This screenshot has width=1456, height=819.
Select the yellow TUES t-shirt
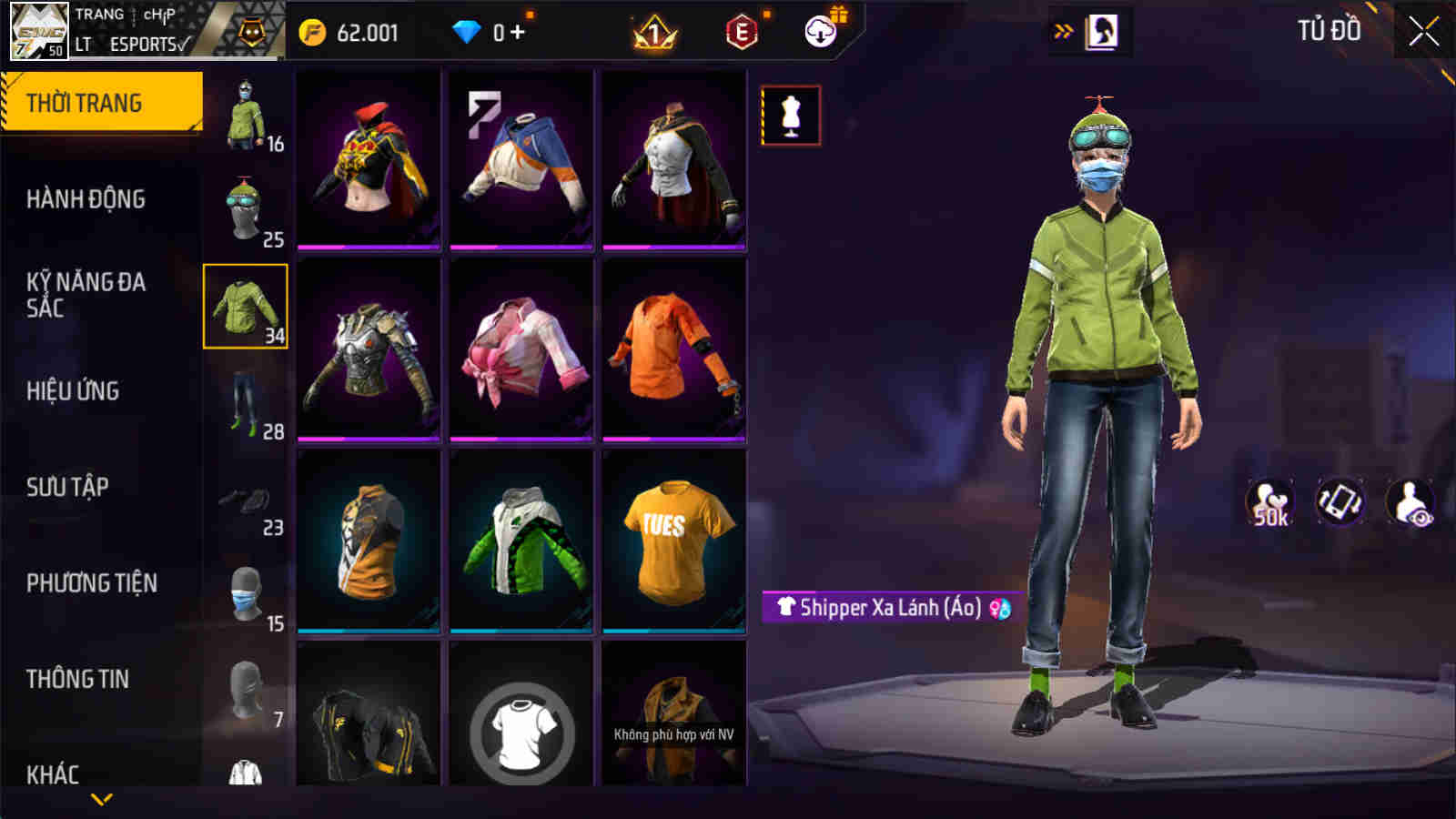click(673, 539)
